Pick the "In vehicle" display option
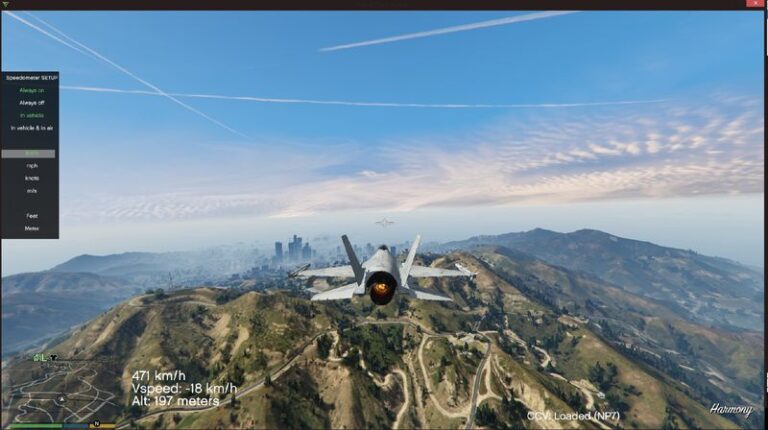Viewport: 768px width, 430px height. 32,115
